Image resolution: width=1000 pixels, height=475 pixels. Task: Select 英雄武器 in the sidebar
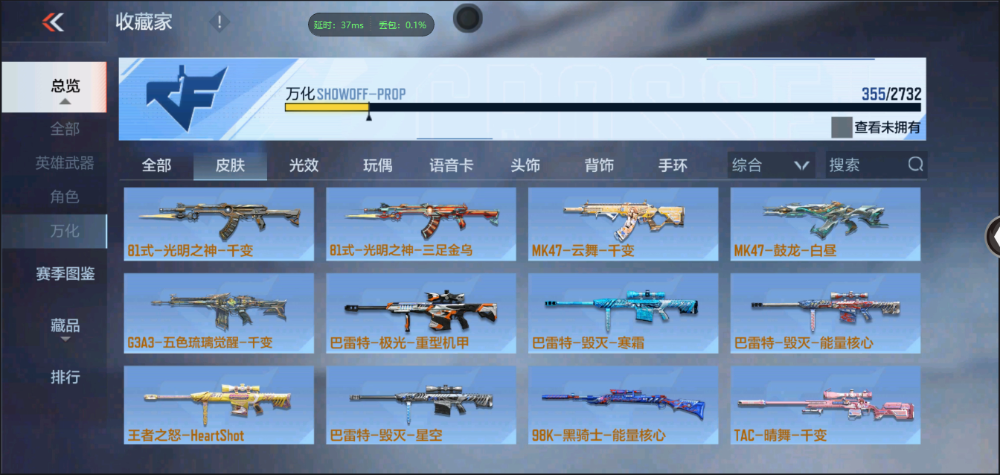65,163
